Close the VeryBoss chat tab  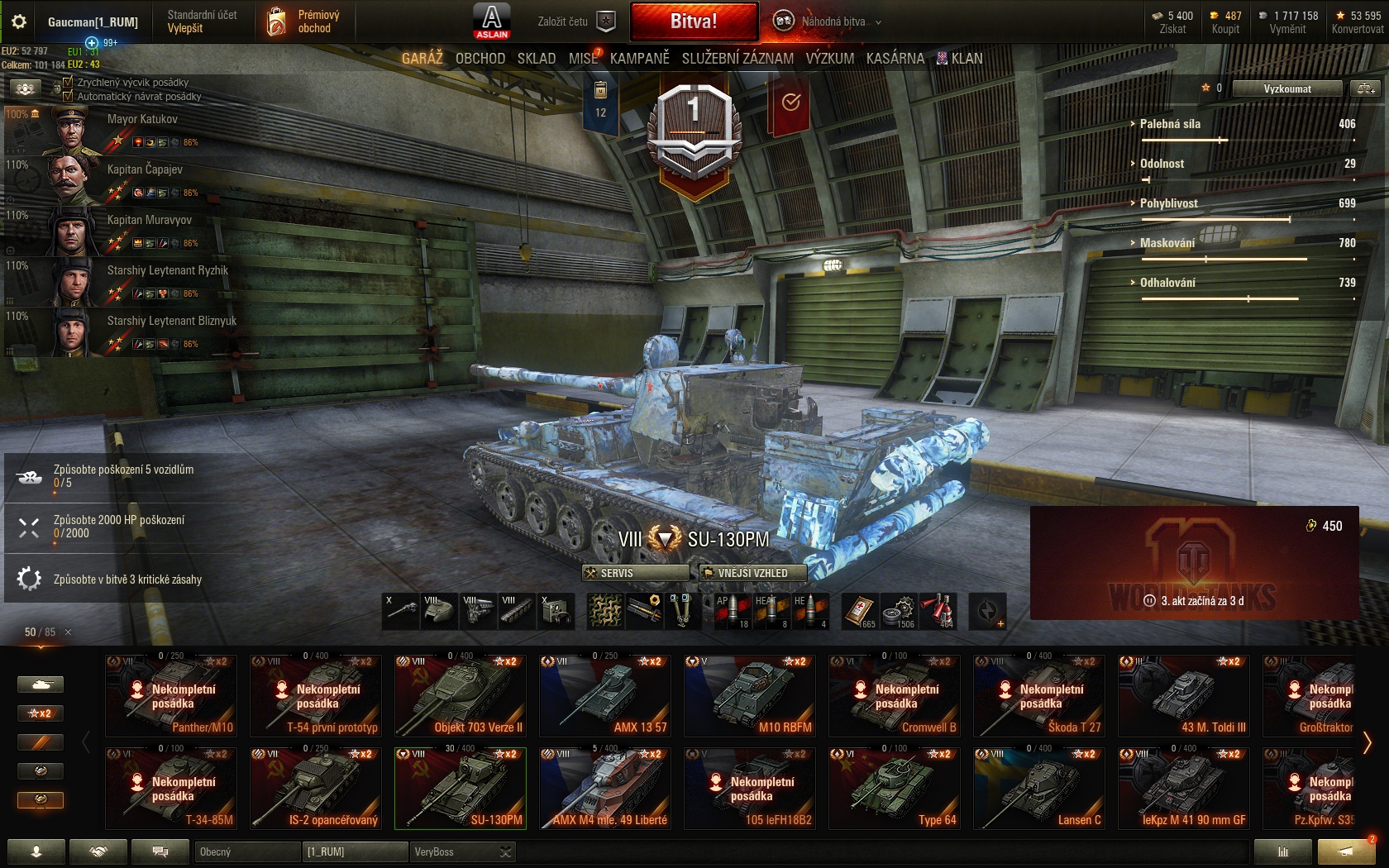tap(505, 851)
